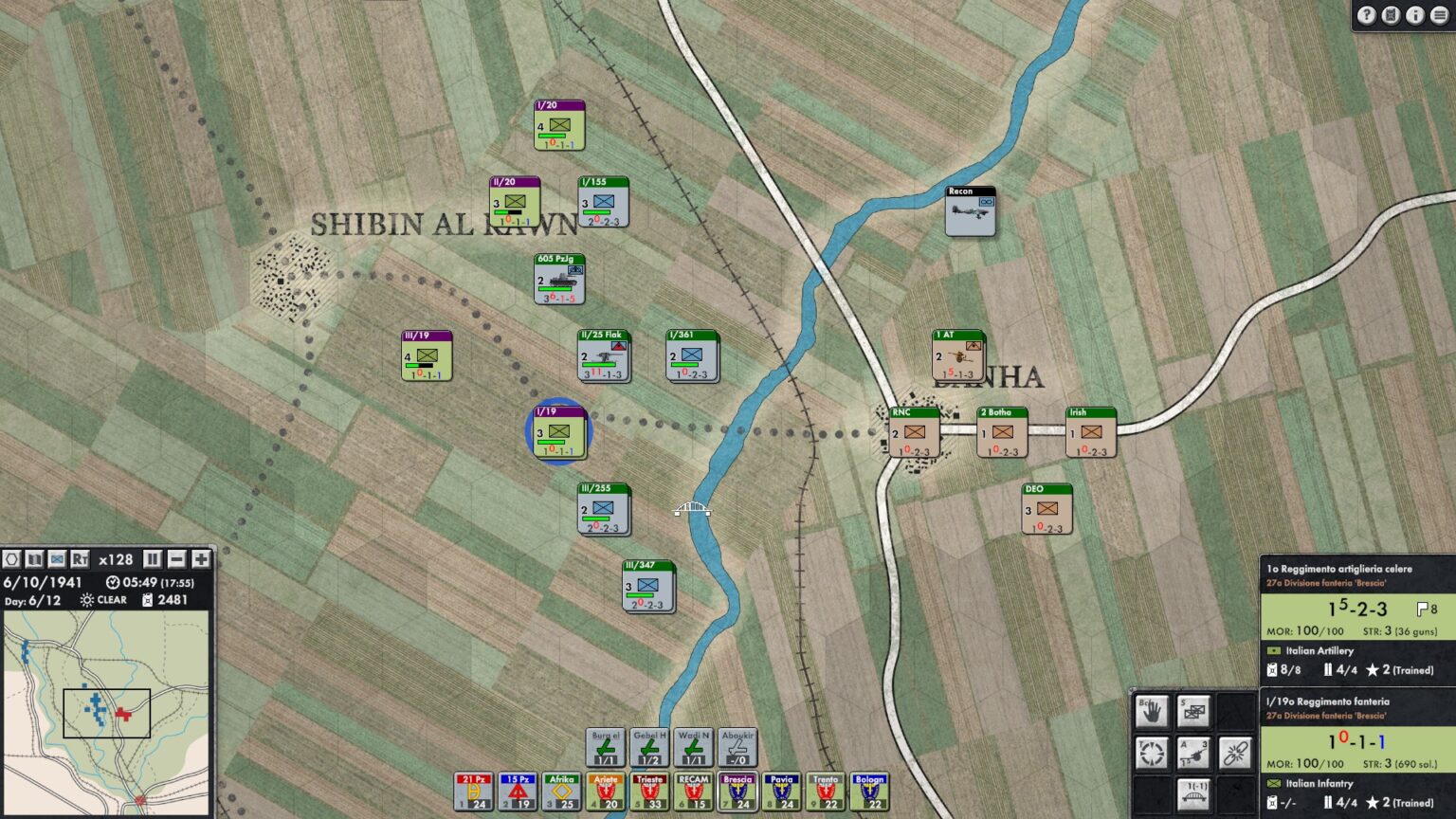This screenshot has width=1456, height=819.
Task: Click the S stacked counters icon
Action: pyautogui.click(x=1192, y=711)
